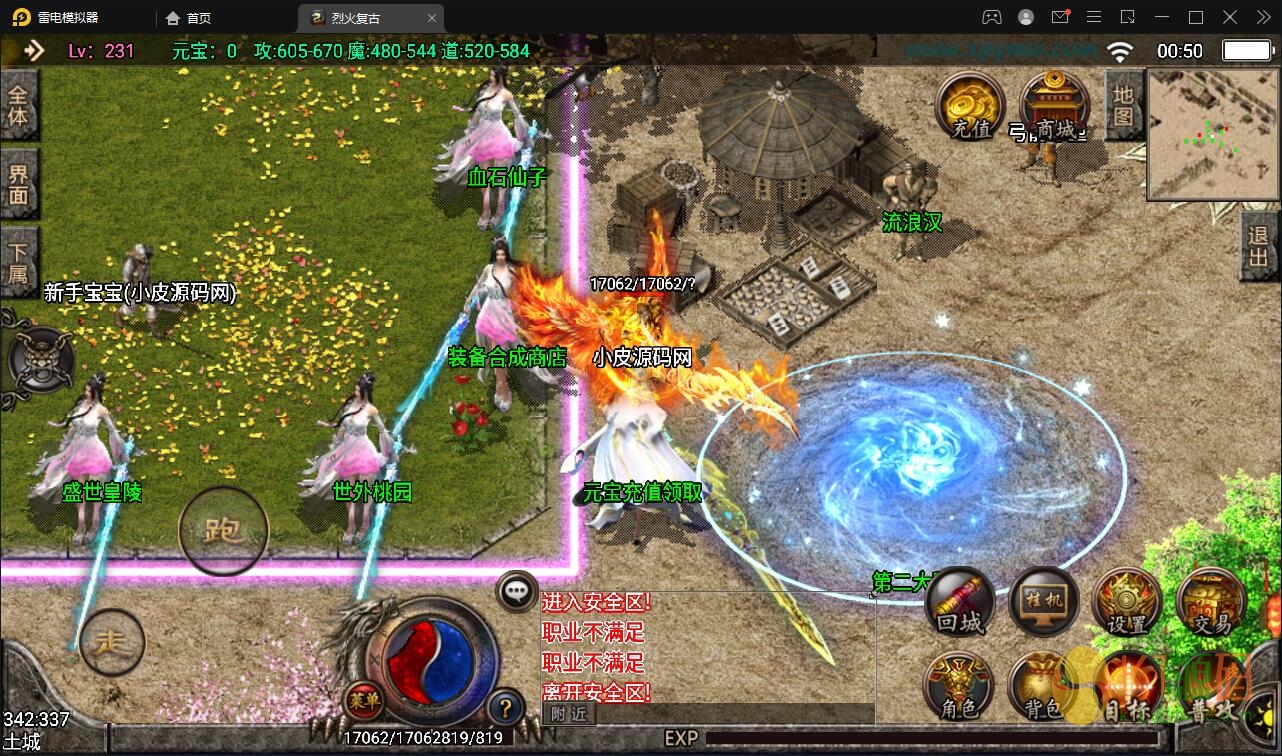1282x756 pixels.
Task: Open the 充值 recharge icon
Action: click(x=969, y=107)
